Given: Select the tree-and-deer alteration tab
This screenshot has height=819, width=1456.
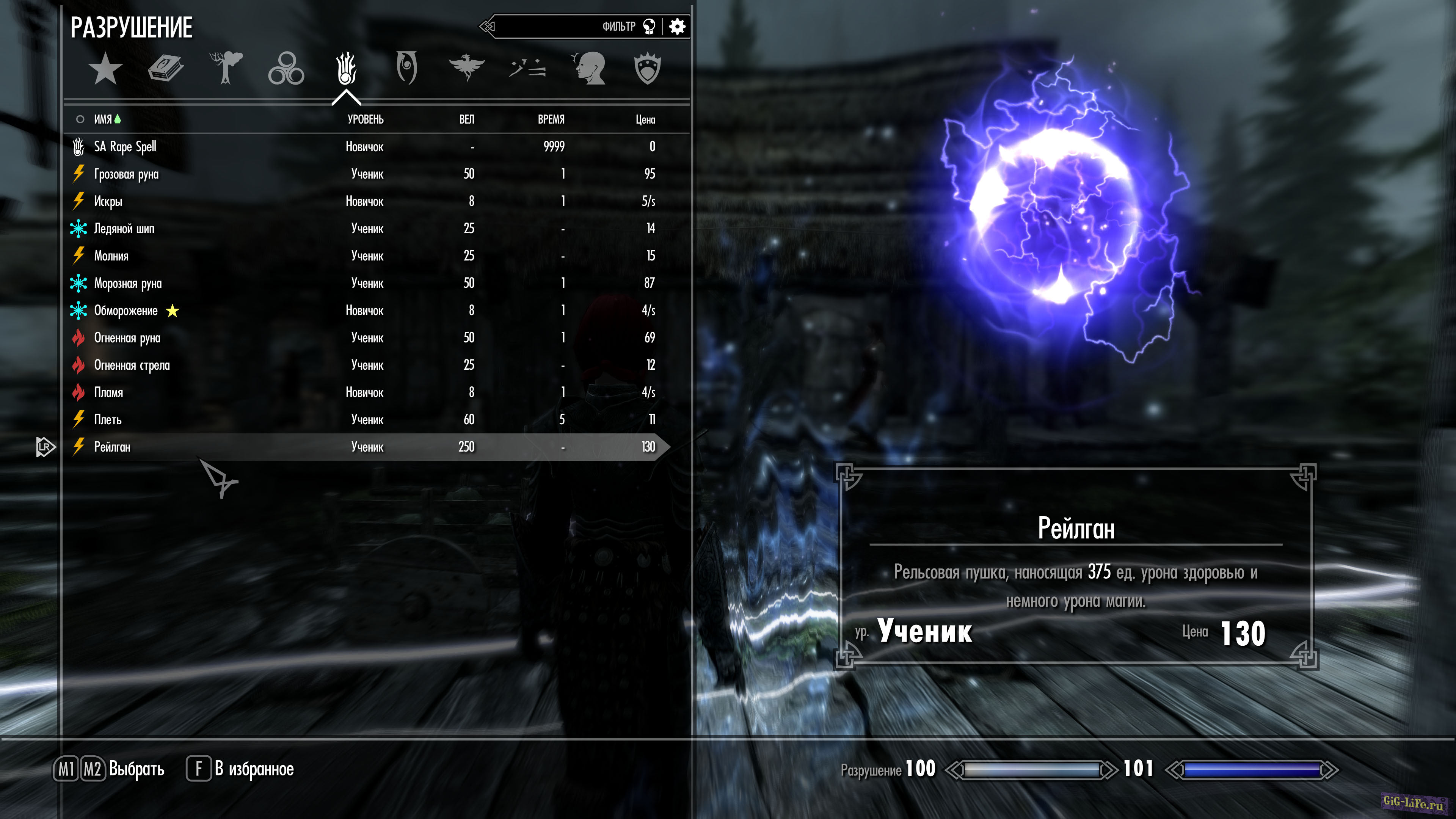Looking at the screenshot, I should tap(226, 68).
